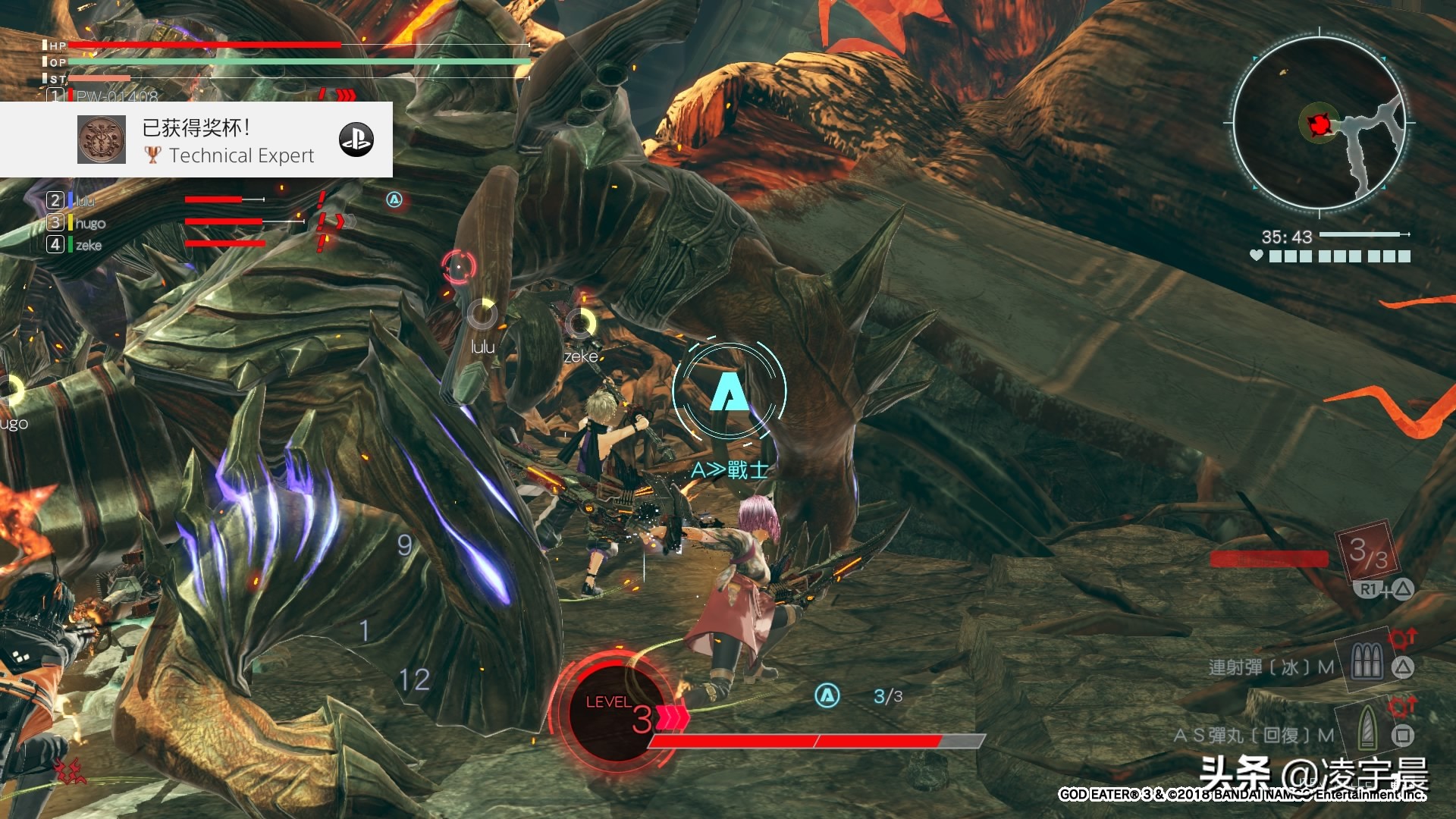The image size is (1456, 819).
Task: Click the LEVEL 3 burst gauge circle
Action: [616, 711]
